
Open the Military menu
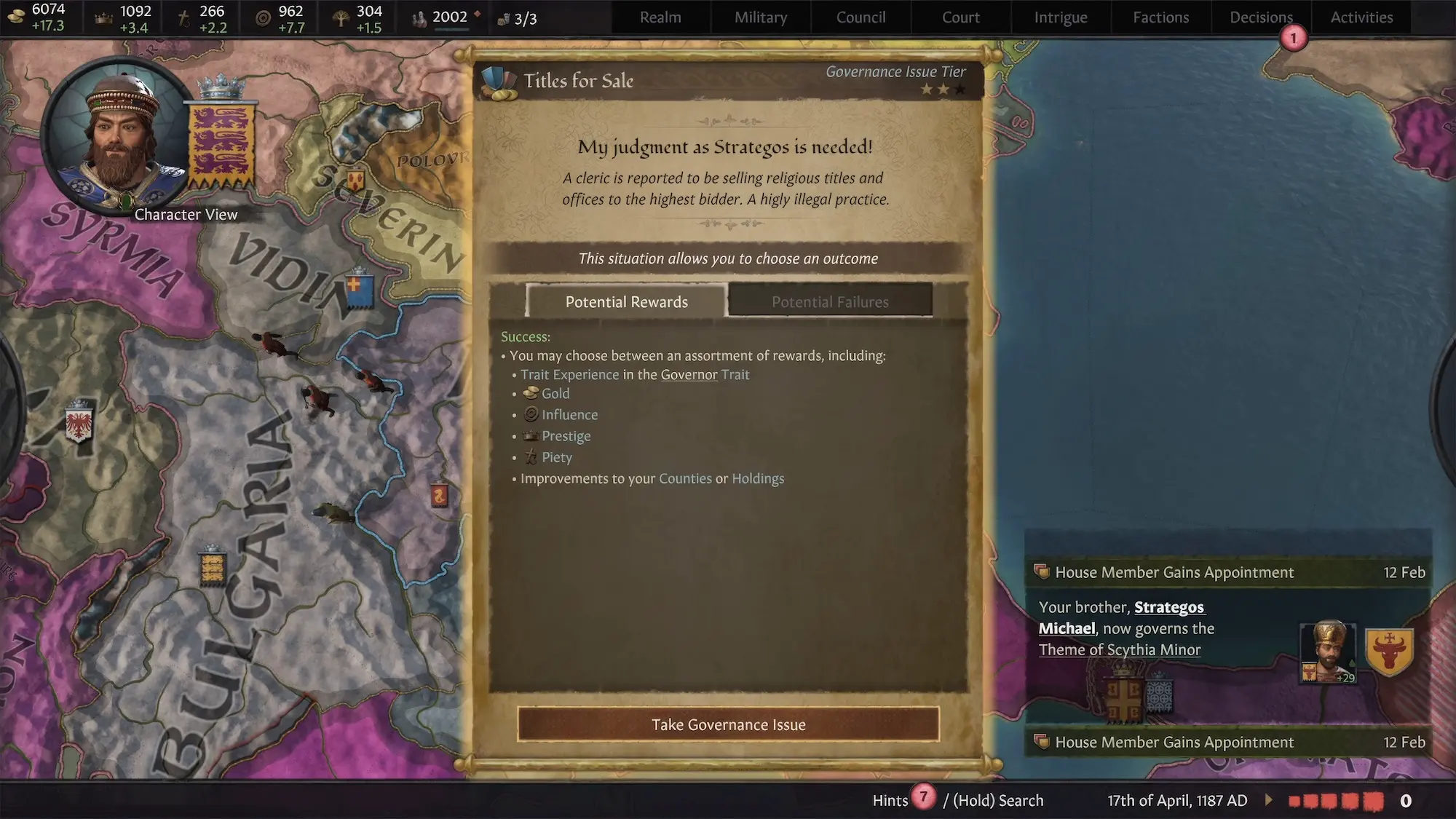point(761,17)
